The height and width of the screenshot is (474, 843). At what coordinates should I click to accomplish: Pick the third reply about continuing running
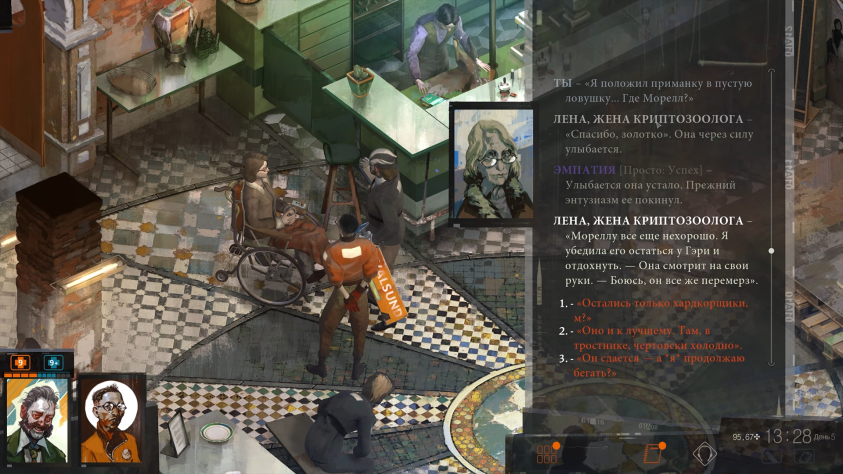664,365
